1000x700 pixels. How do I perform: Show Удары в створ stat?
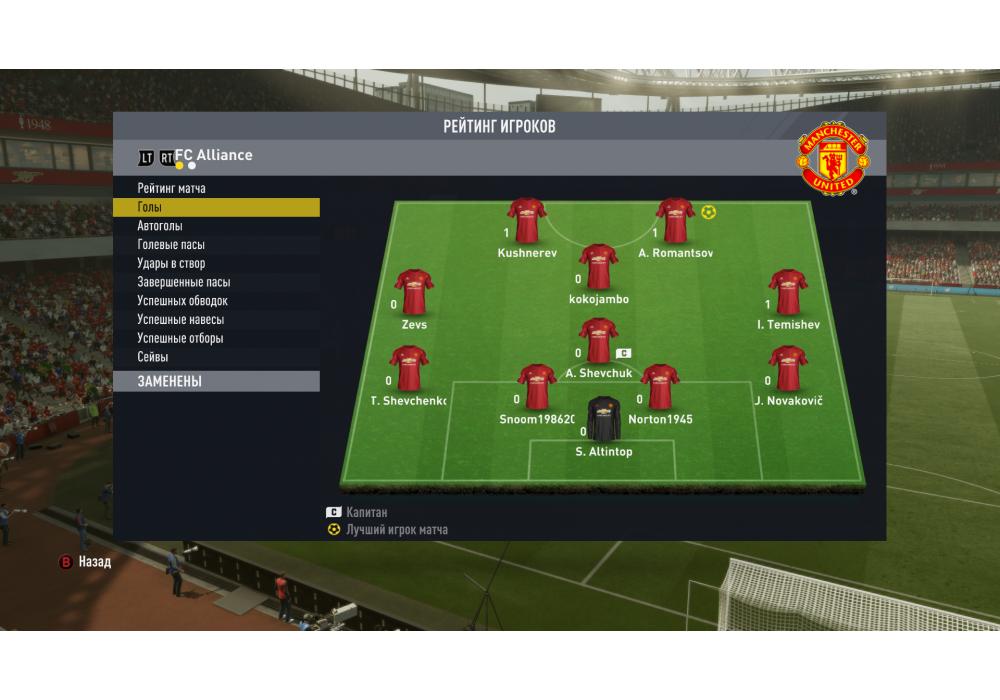click(x=171, y=264)
